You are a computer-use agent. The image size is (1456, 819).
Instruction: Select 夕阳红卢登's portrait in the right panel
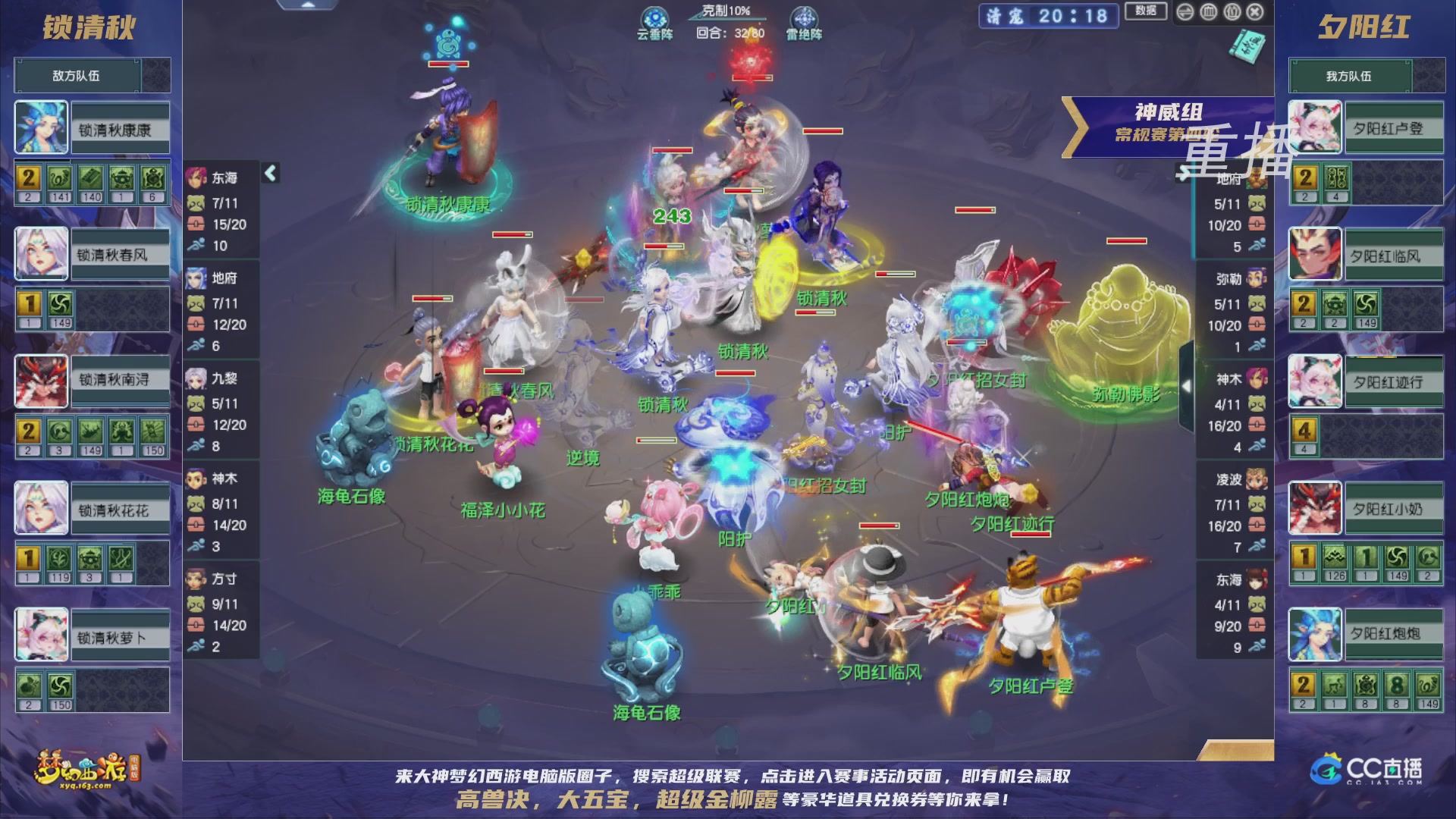(x=1314, y=127)
